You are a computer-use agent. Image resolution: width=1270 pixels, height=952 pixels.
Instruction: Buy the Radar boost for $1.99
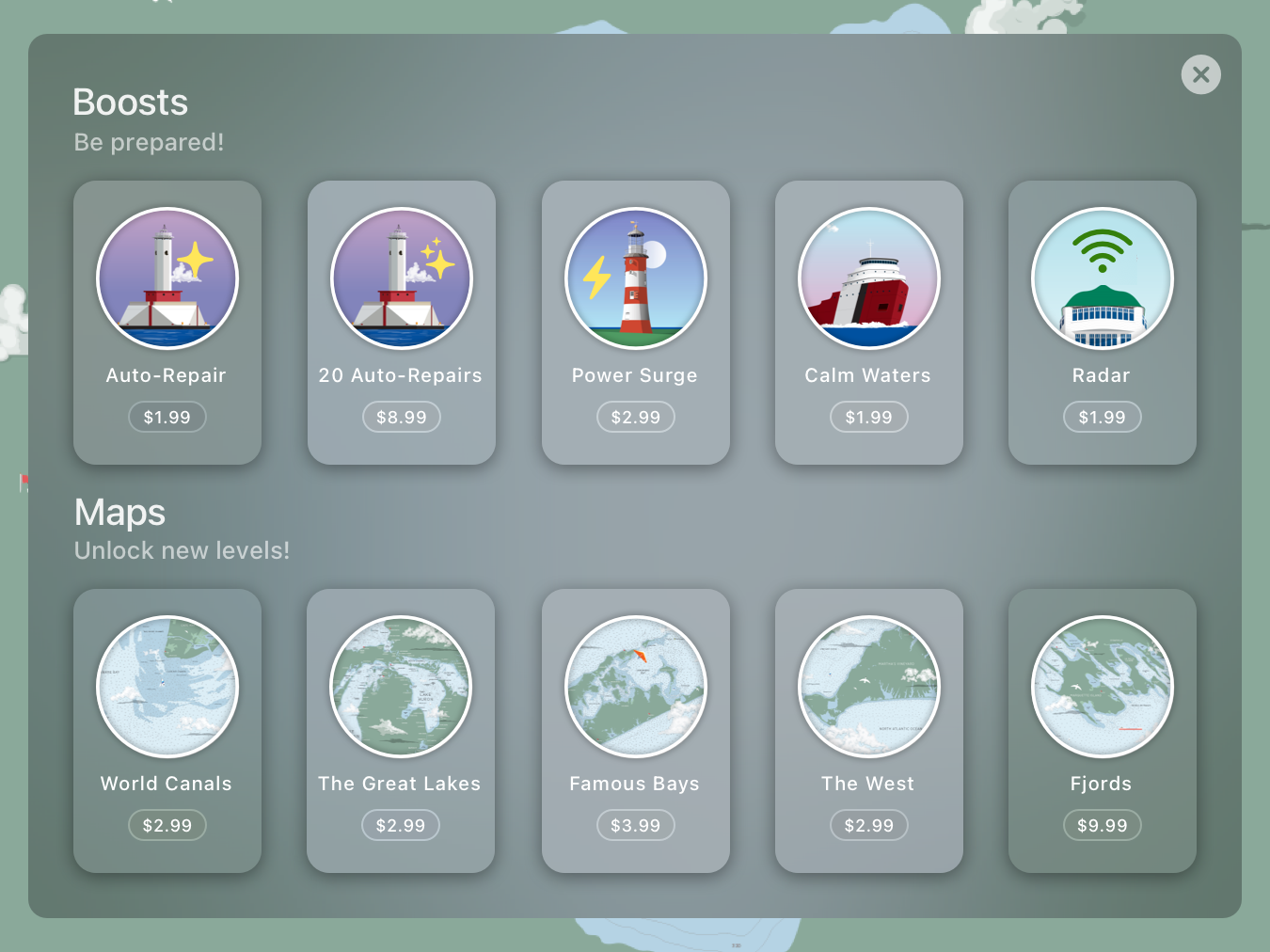(x=1102, y=416)
